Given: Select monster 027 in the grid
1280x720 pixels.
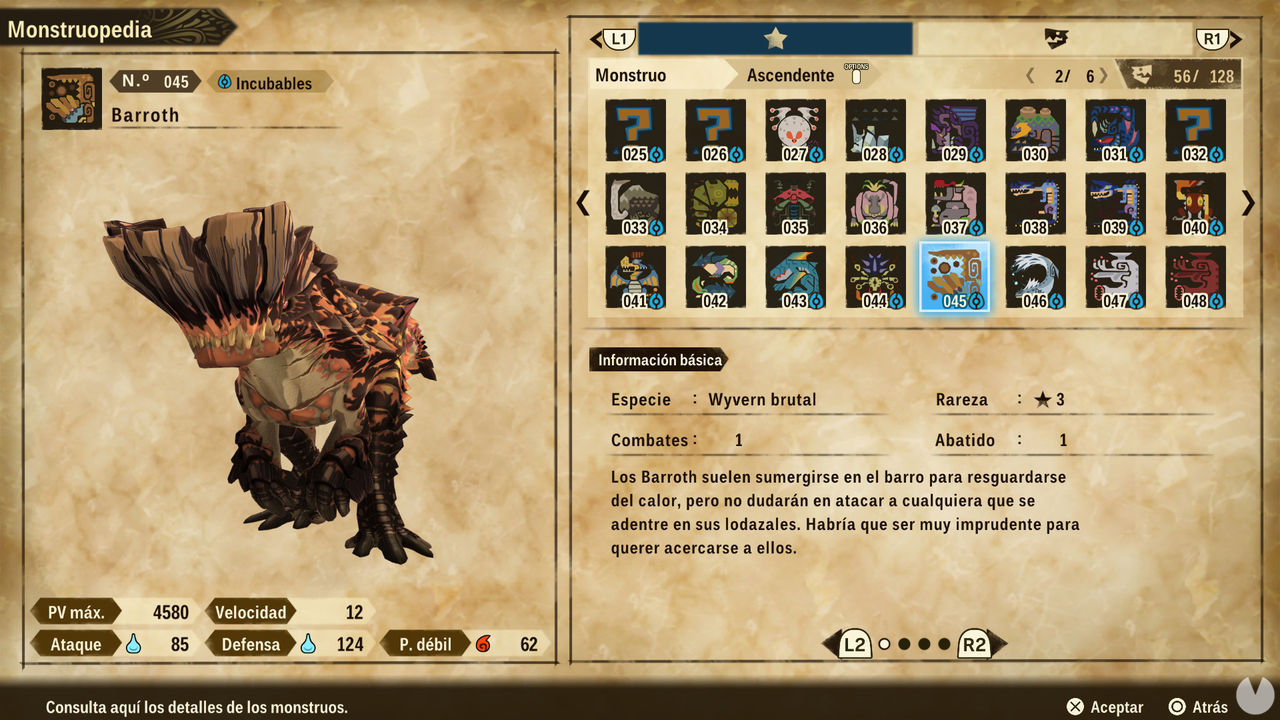Looking at the screenshot, I should click(795, 130).
